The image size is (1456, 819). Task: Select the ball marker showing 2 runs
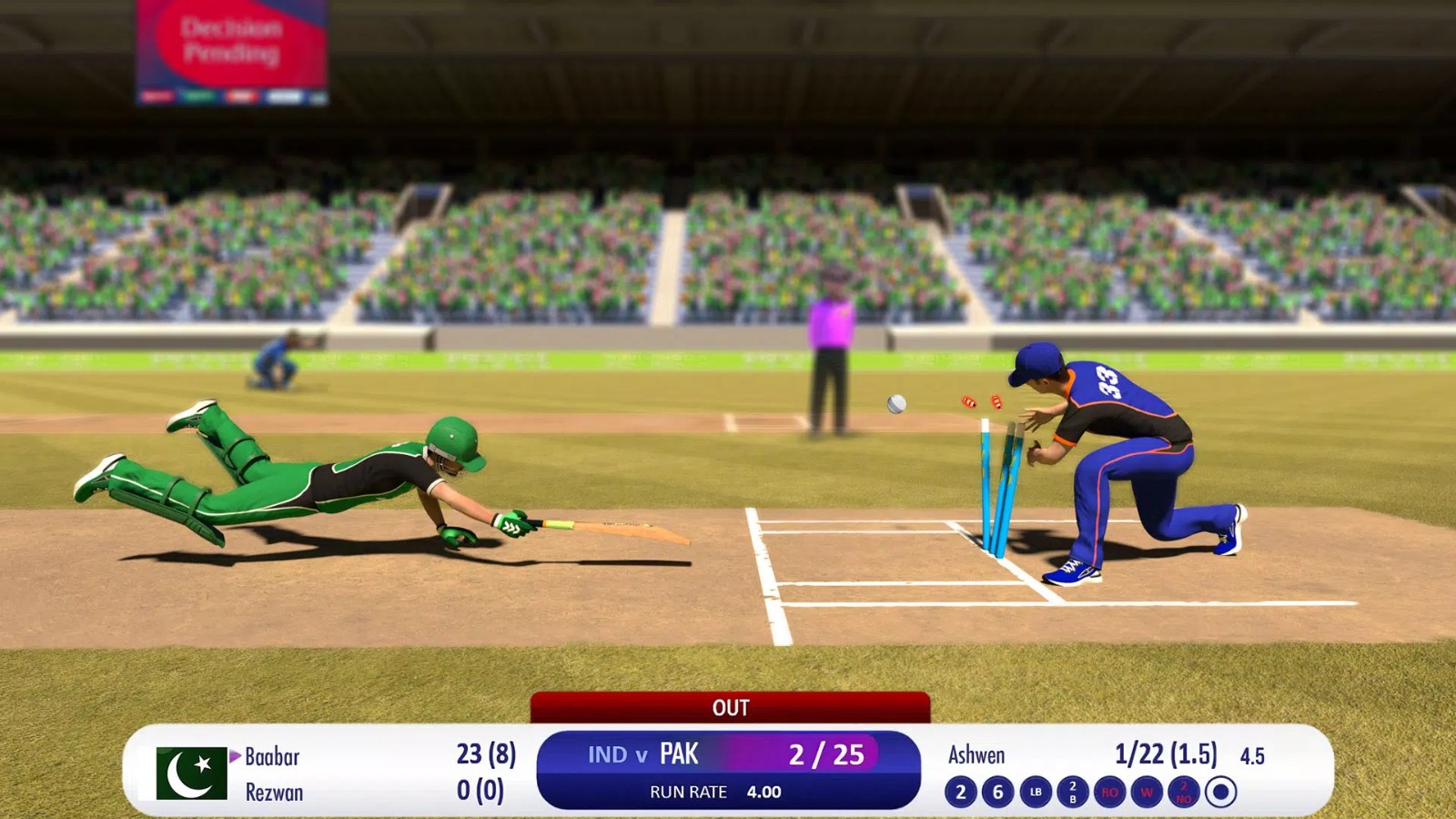(x=961, y=790)
